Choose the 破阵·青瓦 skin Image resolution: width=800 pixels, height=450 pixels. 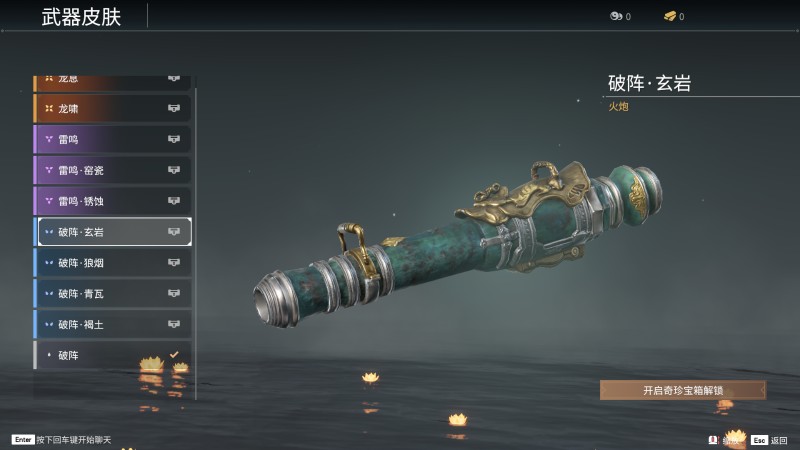(x=112, y=294)
